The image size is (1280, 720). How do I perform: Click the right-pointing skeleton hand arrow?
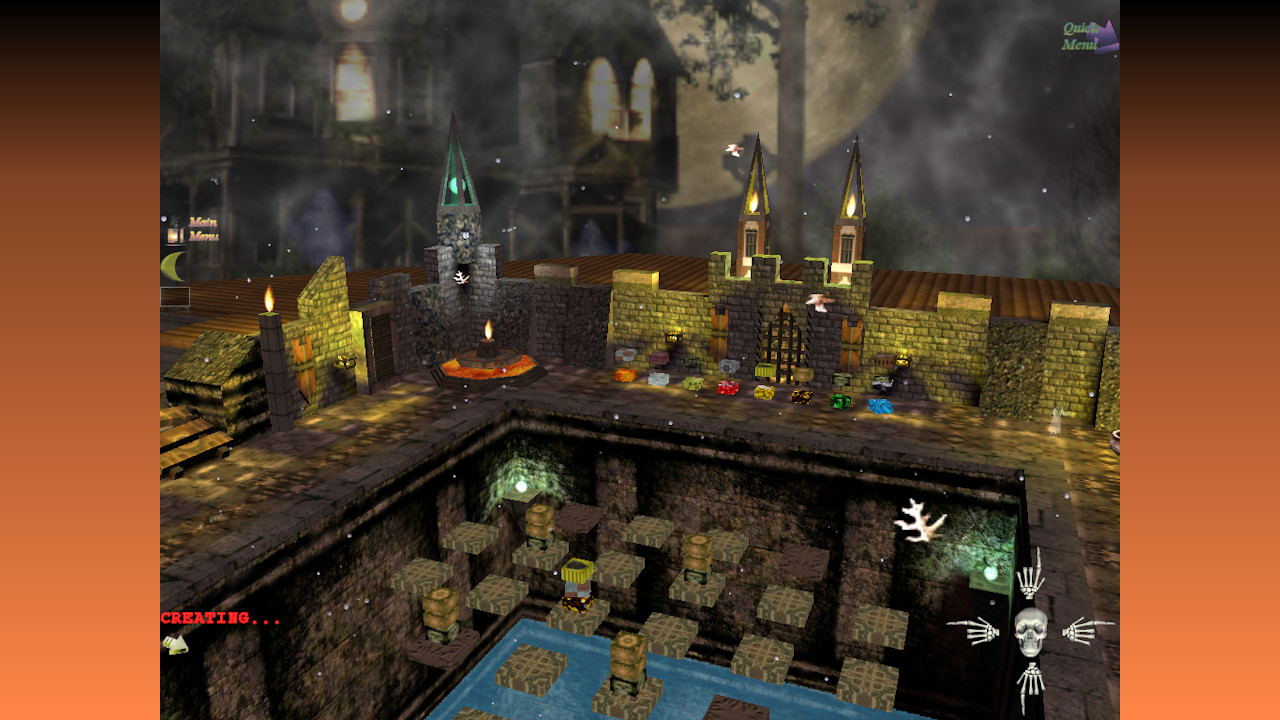pos(1080,630)
